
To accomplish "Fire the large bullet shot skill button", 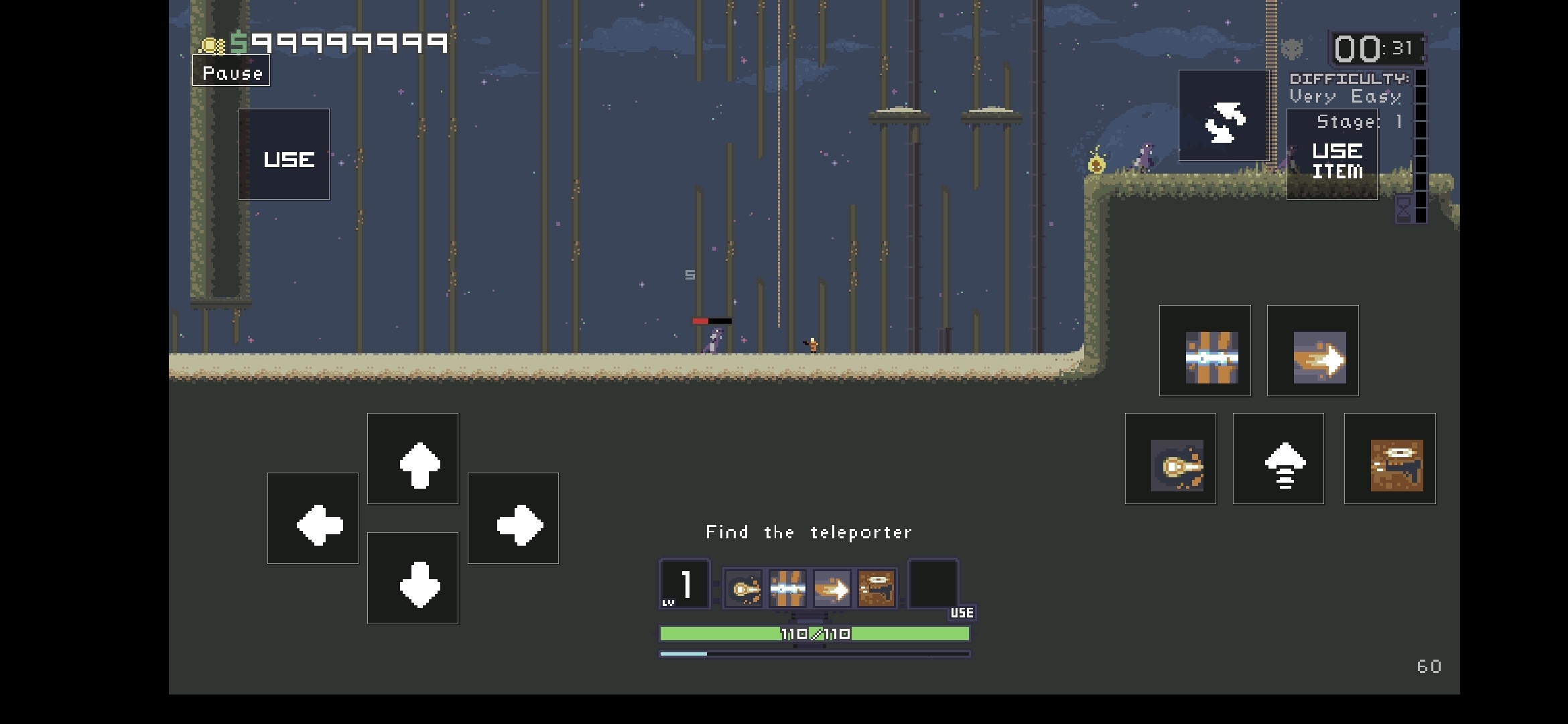I will [x=1171, y=459].
